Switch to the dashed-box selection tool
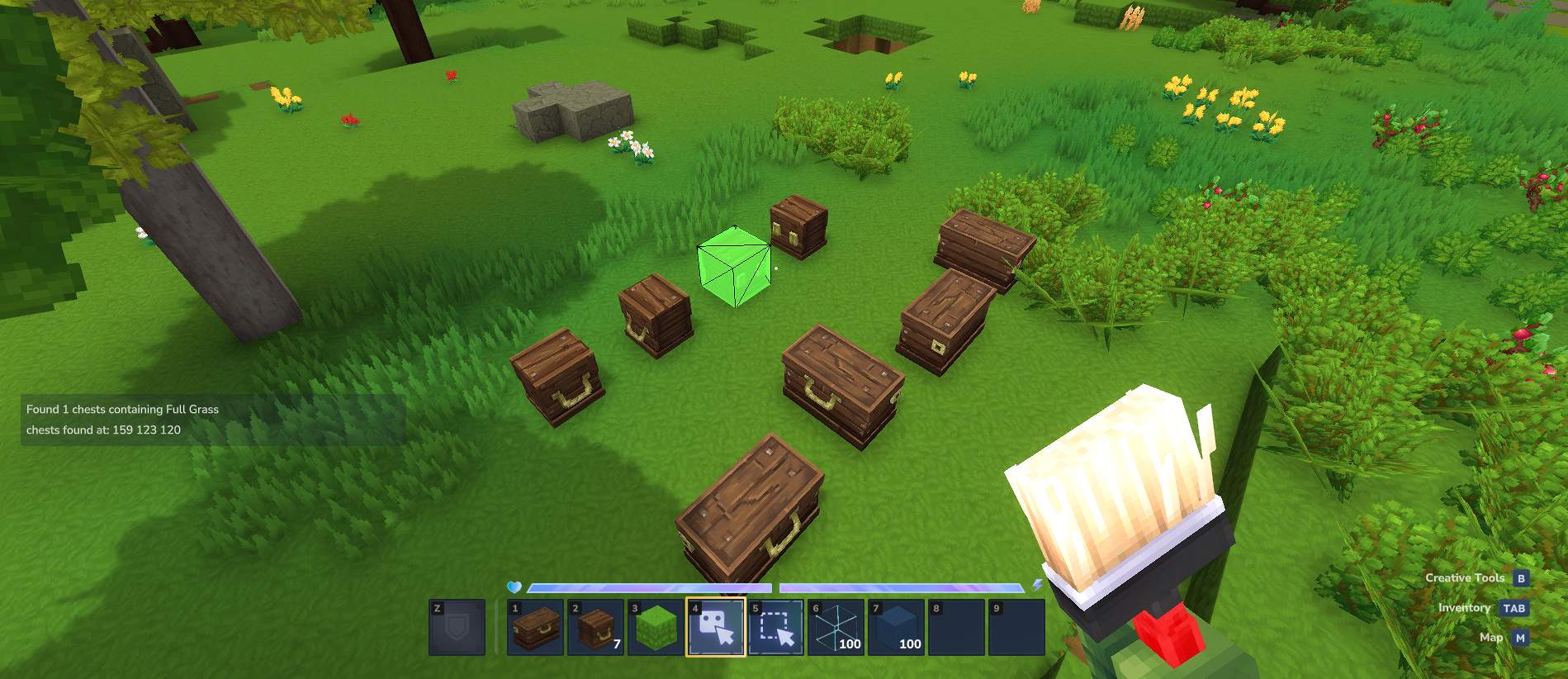Viewport: 1568px width, 679px height. 776,628
